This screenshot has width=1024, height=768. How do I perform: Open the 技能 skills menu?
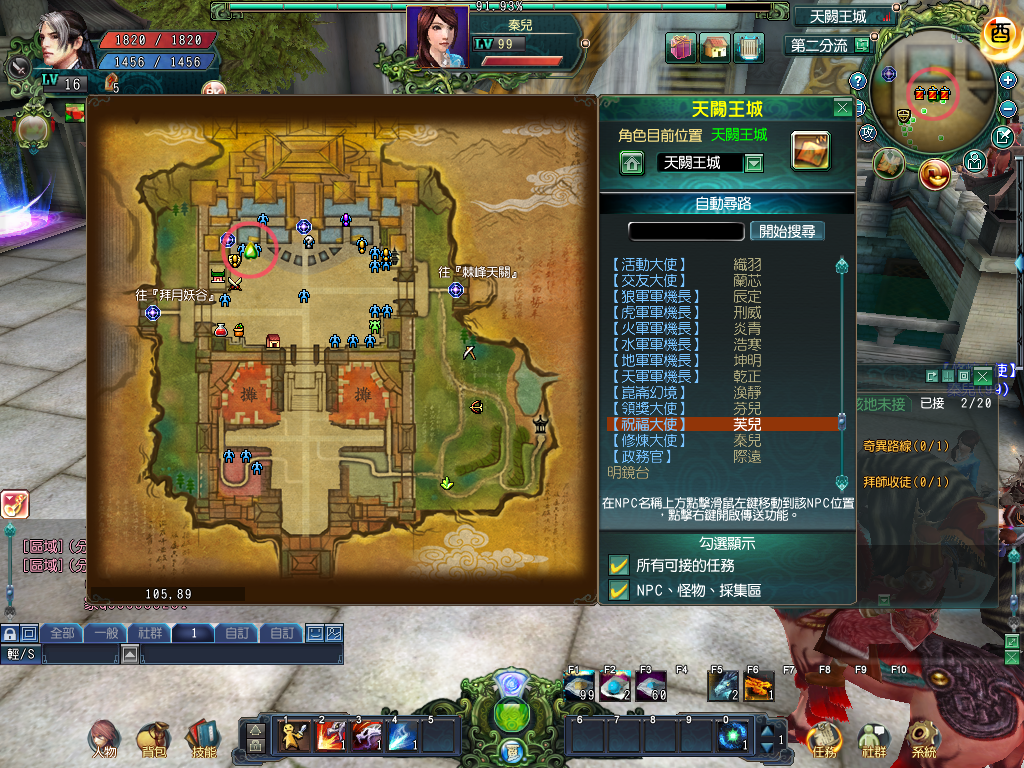tap(203, 740)
